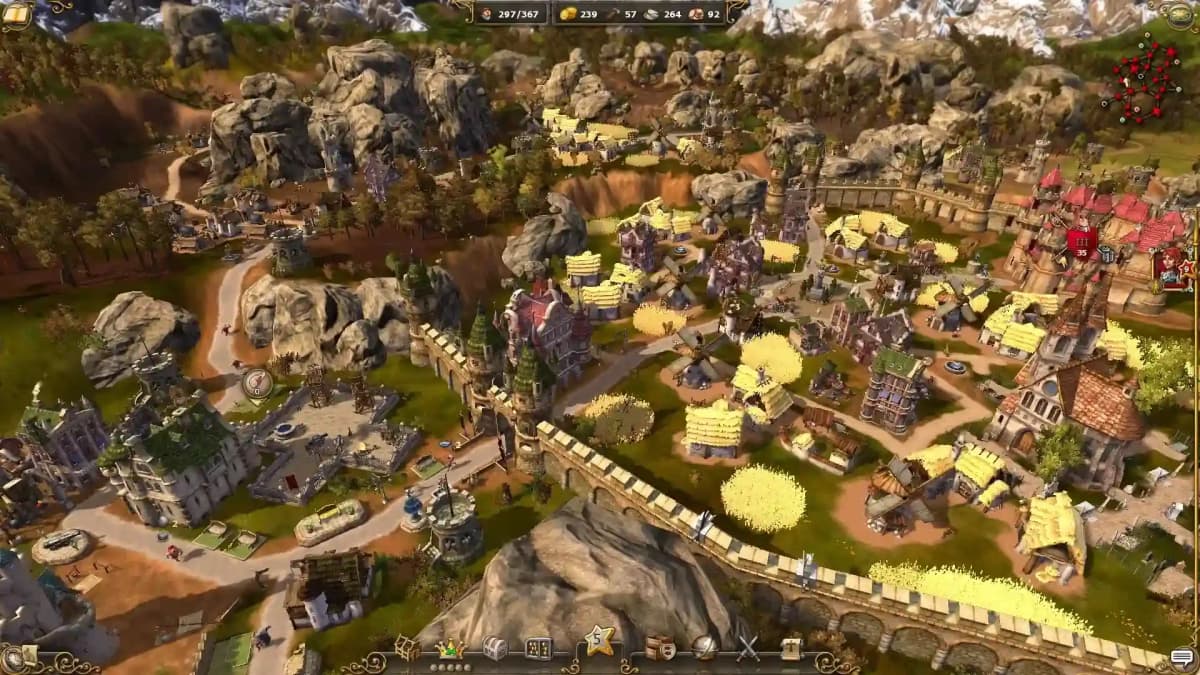
Task: Open the wooden crates trade menu
Action: (659, 648)
